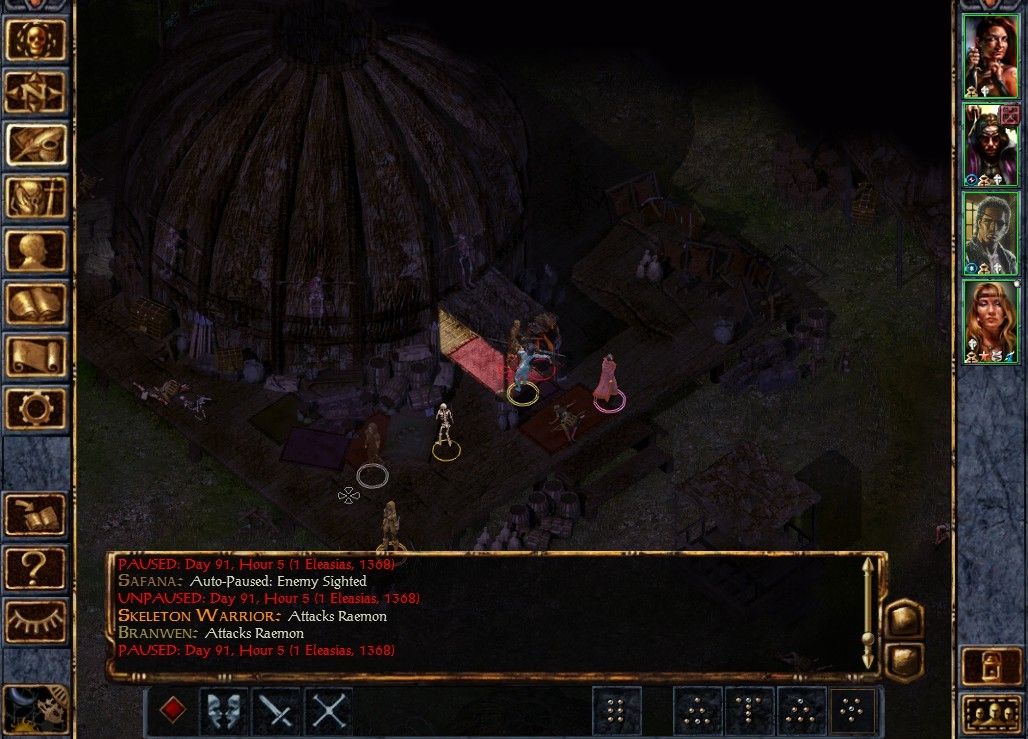Screen dimensions: 1028x739
Task: Click the closed-eye button in the sidebar
Action: click(36, 621)
